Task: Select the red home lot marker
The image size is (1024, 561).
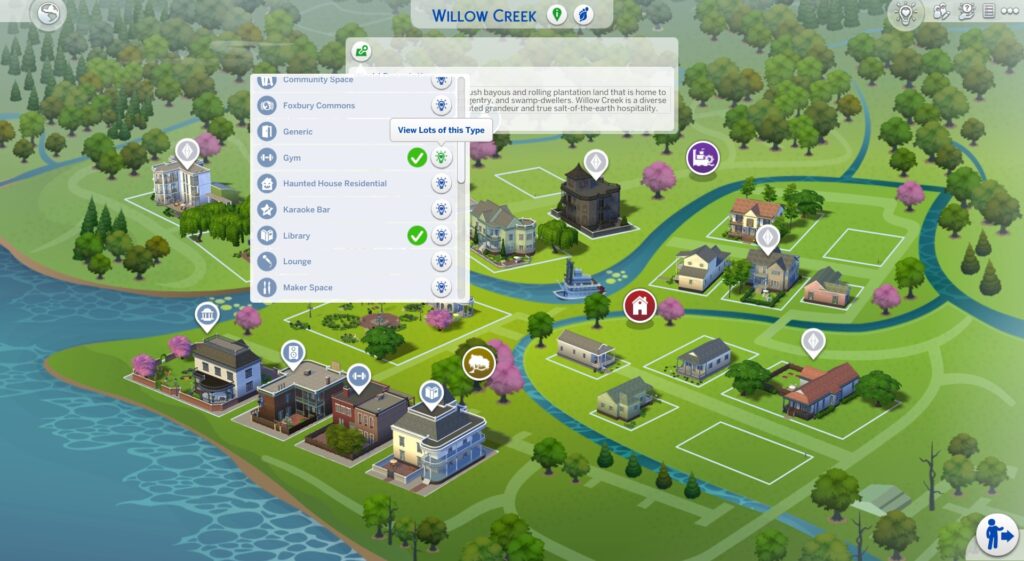Action: pos(639,305)
